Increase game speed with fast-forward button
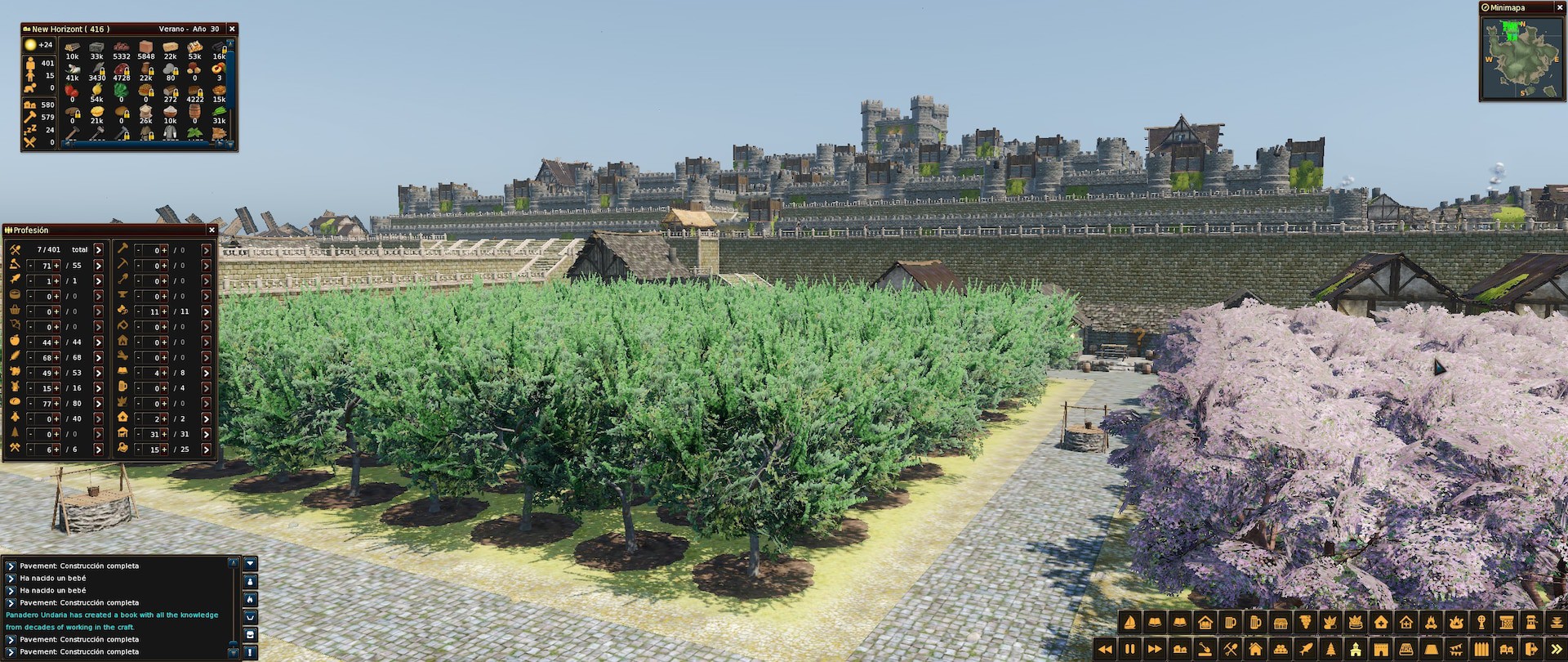Viewport: 1568px width, 662px height. click(1155, 649)
